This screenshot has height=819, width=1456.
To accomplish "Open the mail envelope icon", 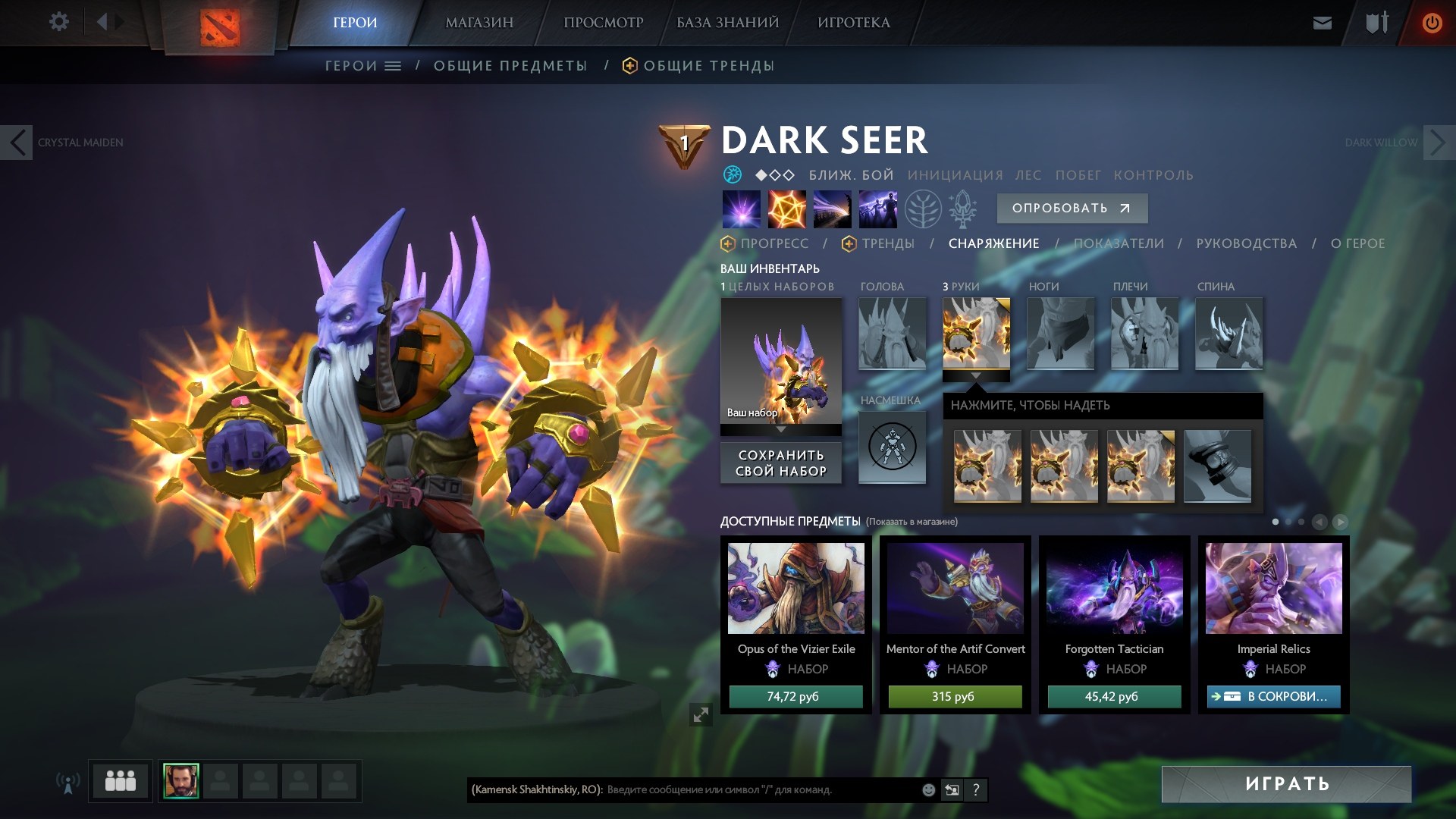I will click(1322, 23).
